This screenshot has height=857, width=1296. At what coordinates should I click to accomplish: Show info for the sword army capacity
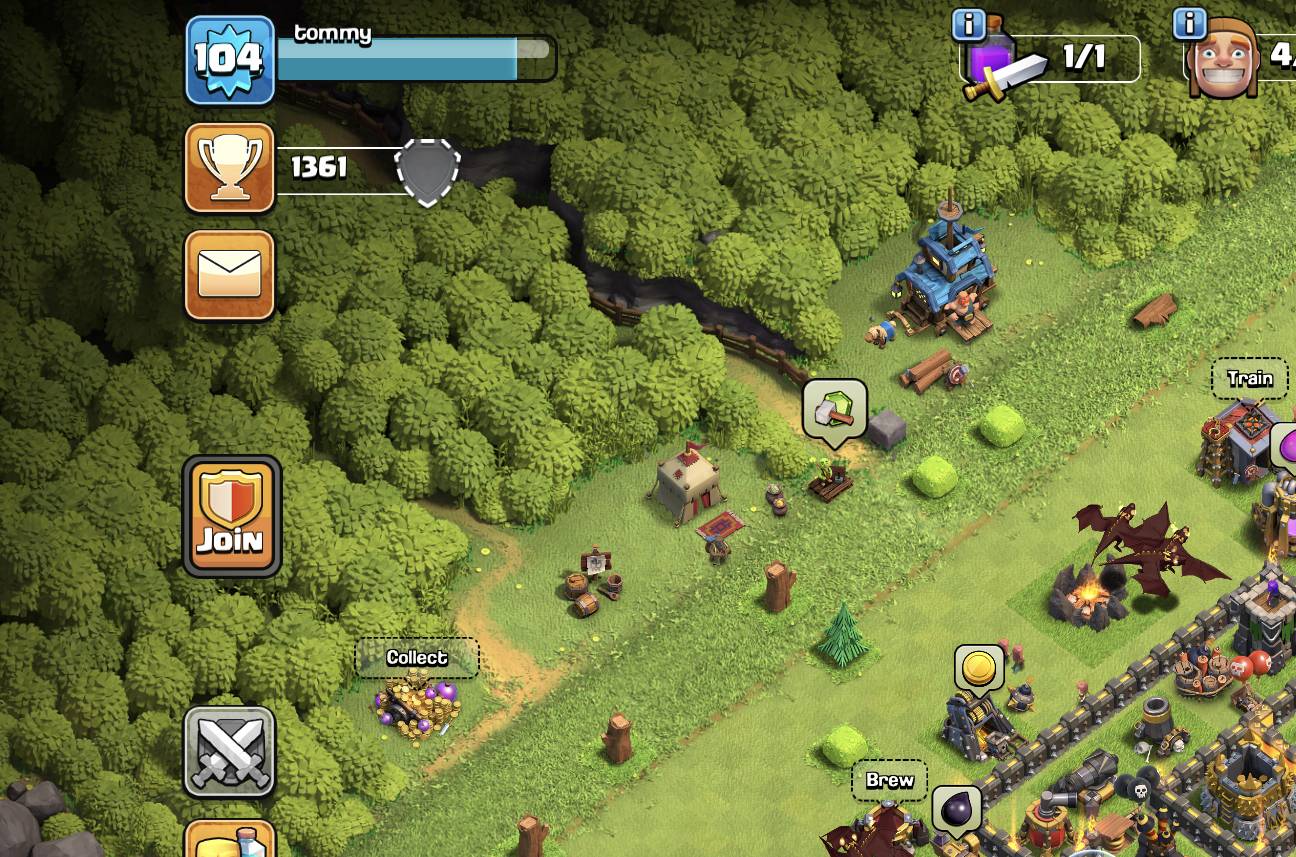(x=967, y=25)
